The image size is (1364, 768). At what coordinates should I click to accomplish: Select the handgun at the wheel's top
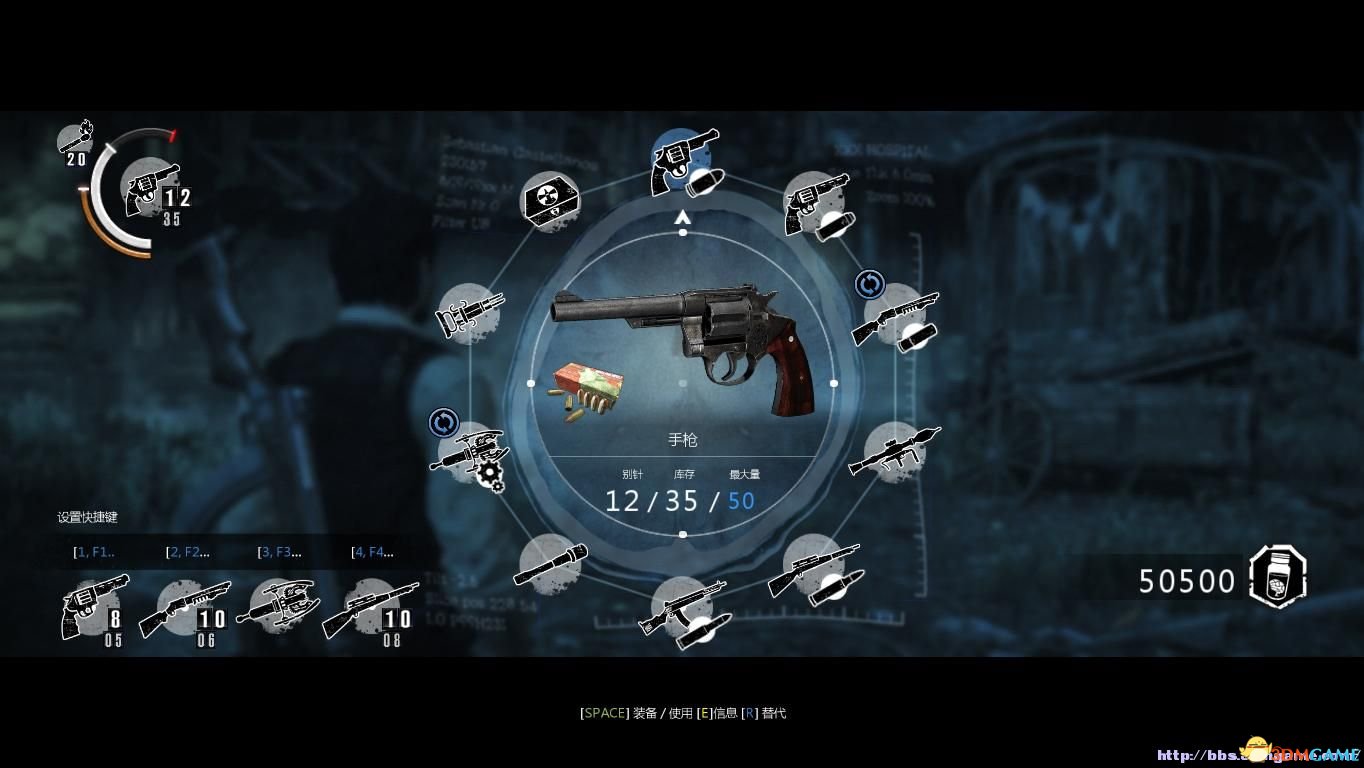tap(683, 162)
